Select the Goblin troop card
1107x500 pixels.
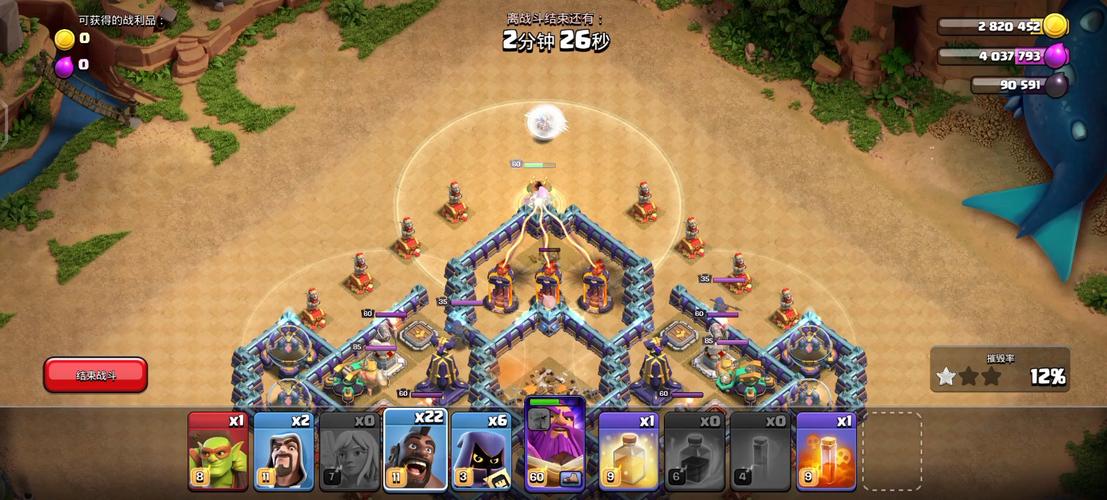point(217,451)
